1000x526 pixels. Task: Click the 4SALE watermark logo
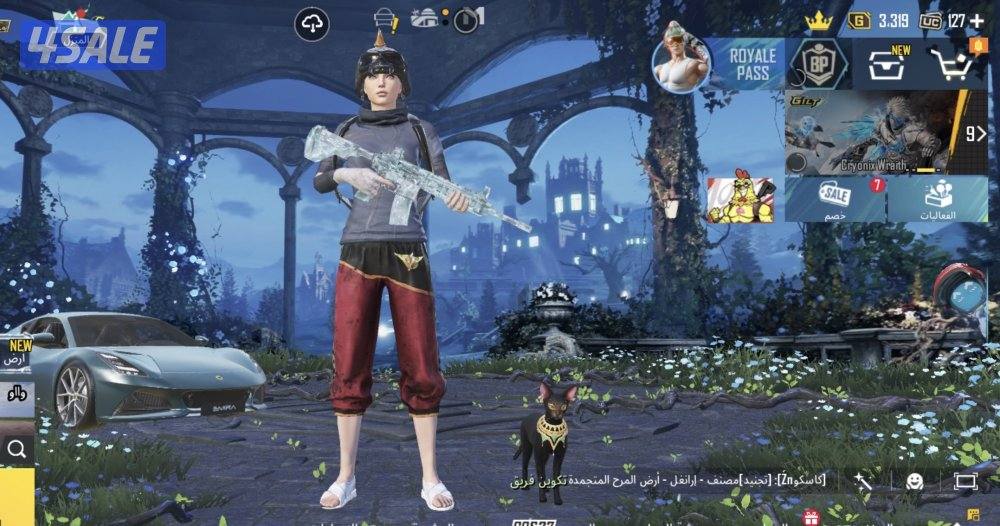(x=92, y=44)
